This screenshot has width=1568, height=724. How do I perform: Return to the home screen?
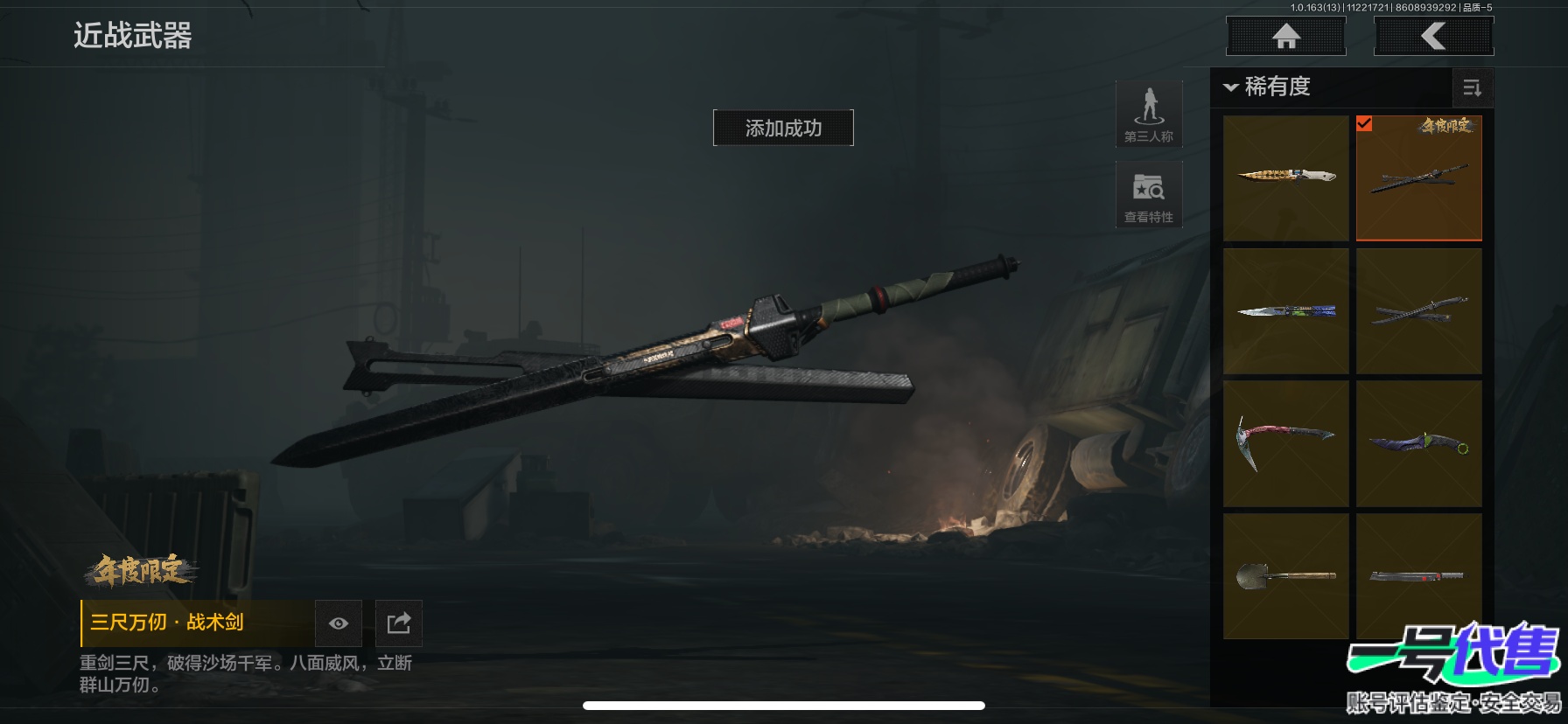(x=1285, y=37)
